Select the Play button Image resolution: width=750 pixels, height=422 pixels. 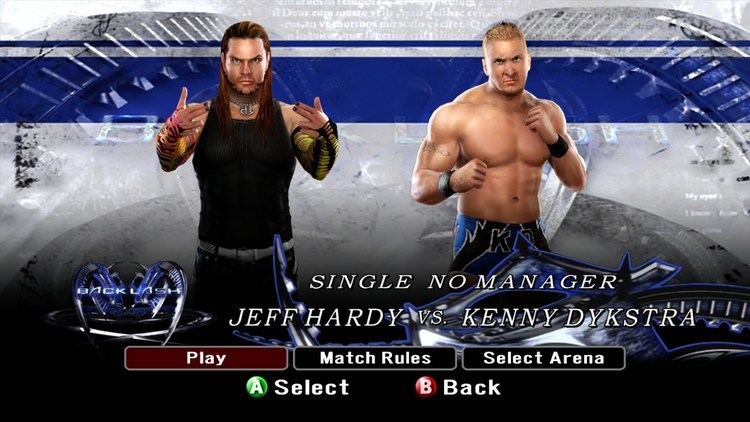[207, 358]
